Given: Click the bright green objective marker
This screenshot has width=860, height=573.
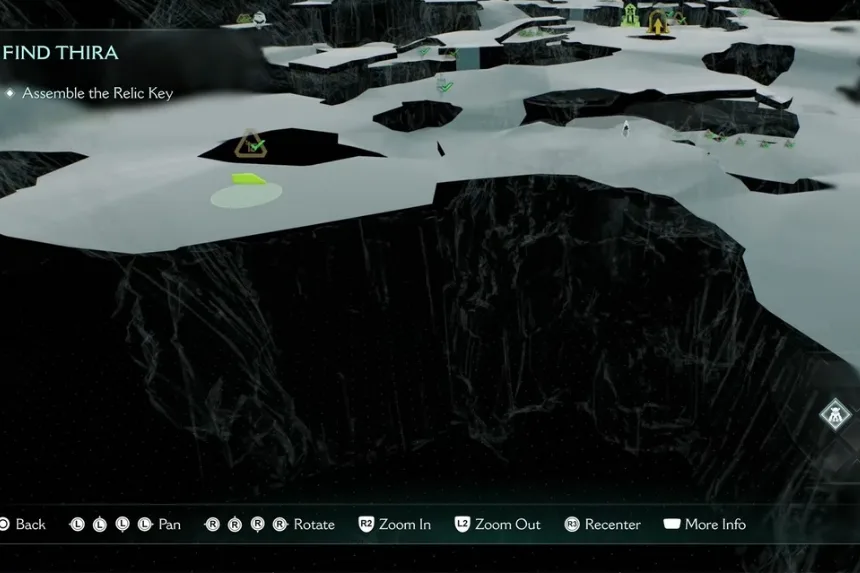Looking at the screenshot, I should 248,180.
